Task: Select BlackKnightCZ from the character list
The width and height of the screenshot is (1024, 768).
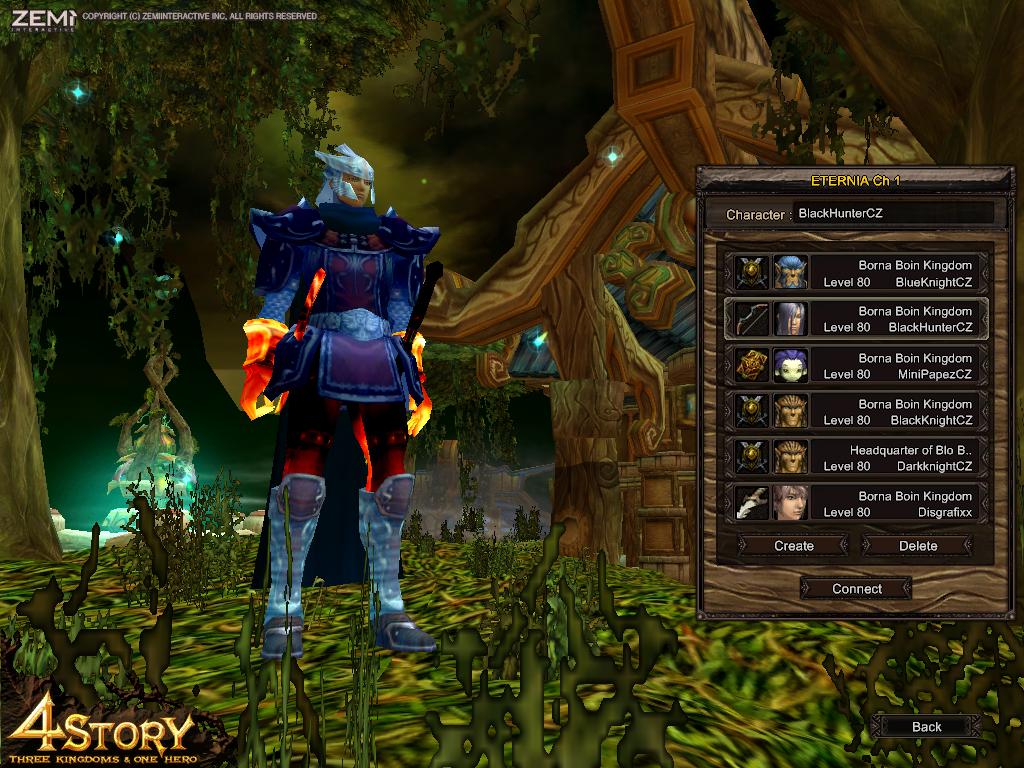Action: [856, 411]
